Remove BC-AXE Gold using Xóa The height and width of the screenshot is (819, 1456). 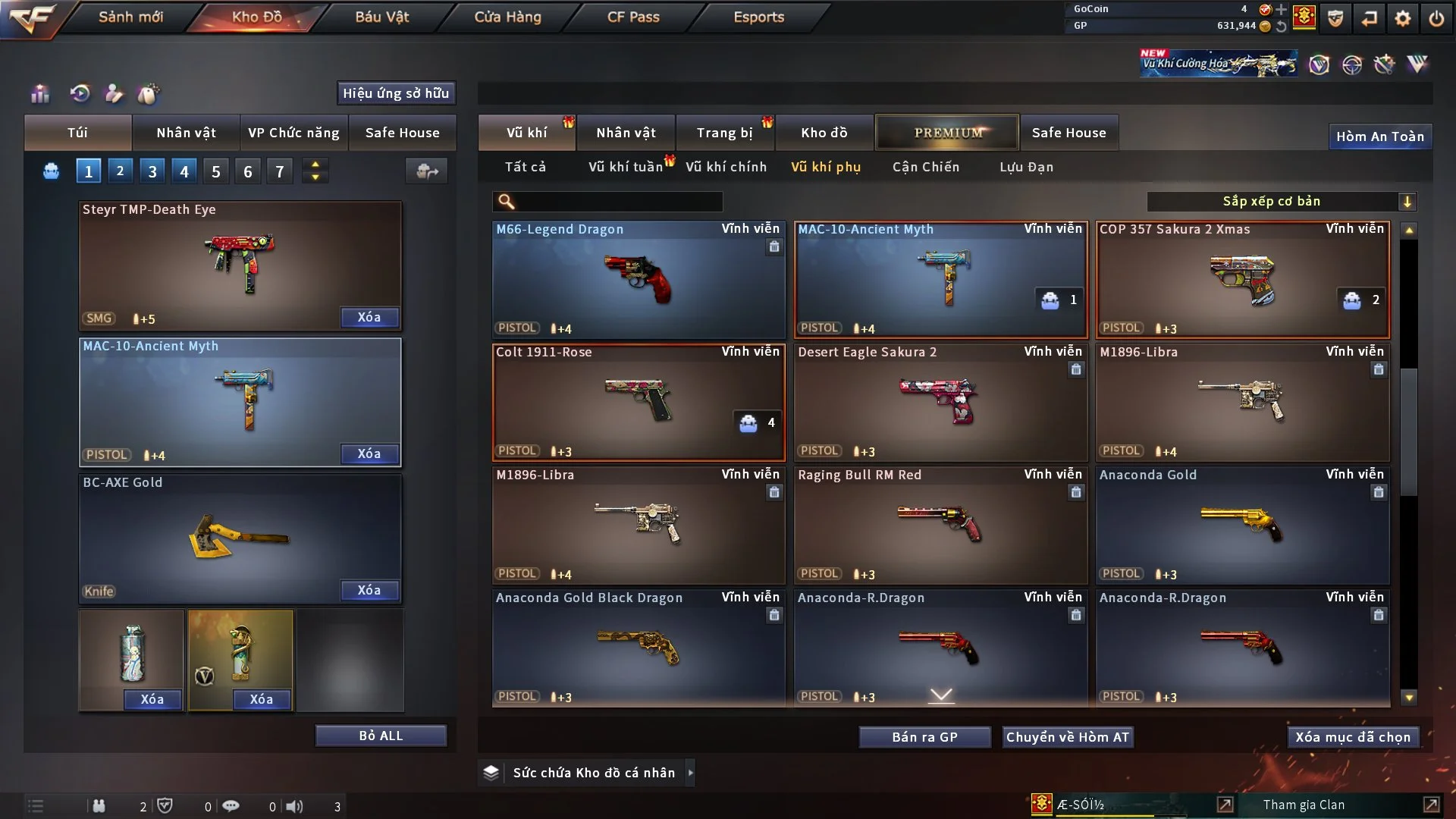pos(369,590)
